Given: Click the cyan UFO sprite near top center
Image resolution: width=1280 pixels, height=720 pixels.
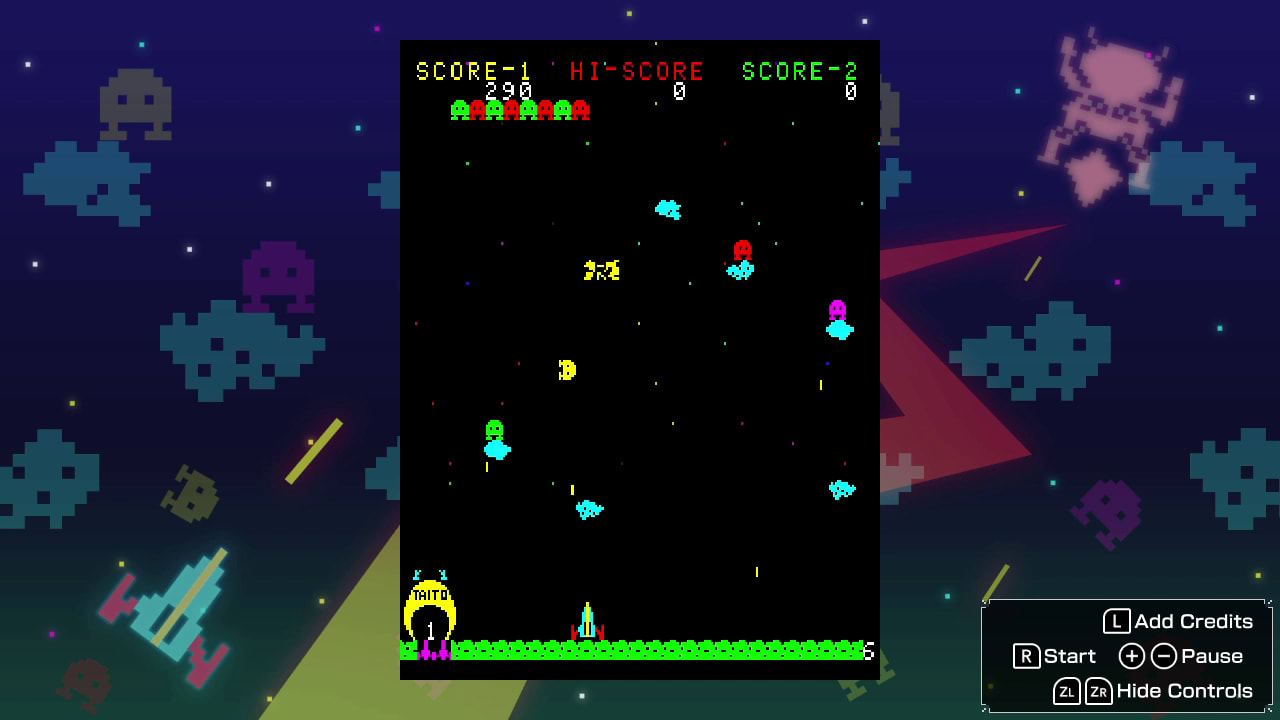Looking at the screenshot, I should [x=668, y=210].
